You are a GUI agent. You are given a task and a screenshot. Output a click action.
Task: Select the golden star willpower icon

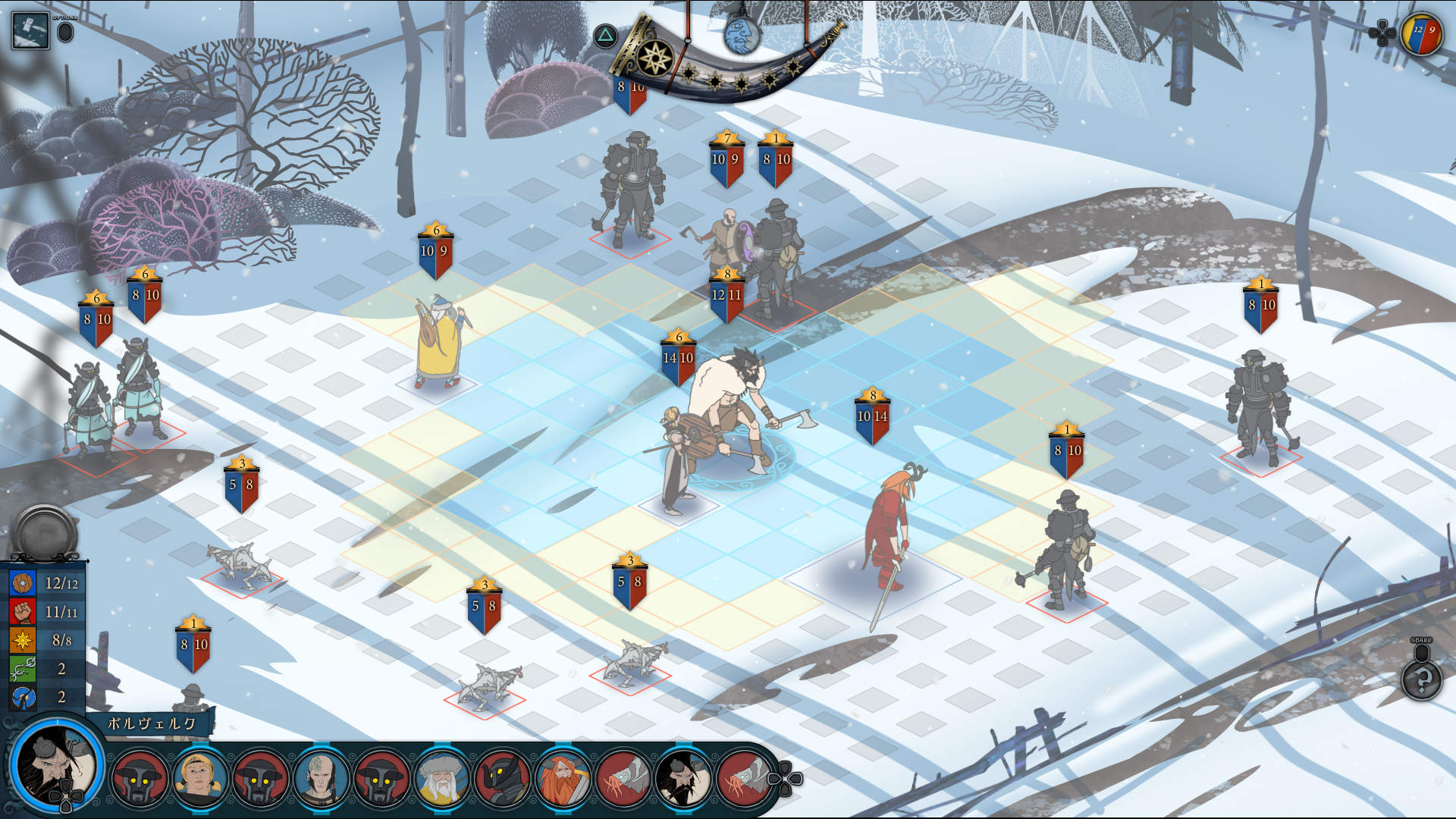23,640
